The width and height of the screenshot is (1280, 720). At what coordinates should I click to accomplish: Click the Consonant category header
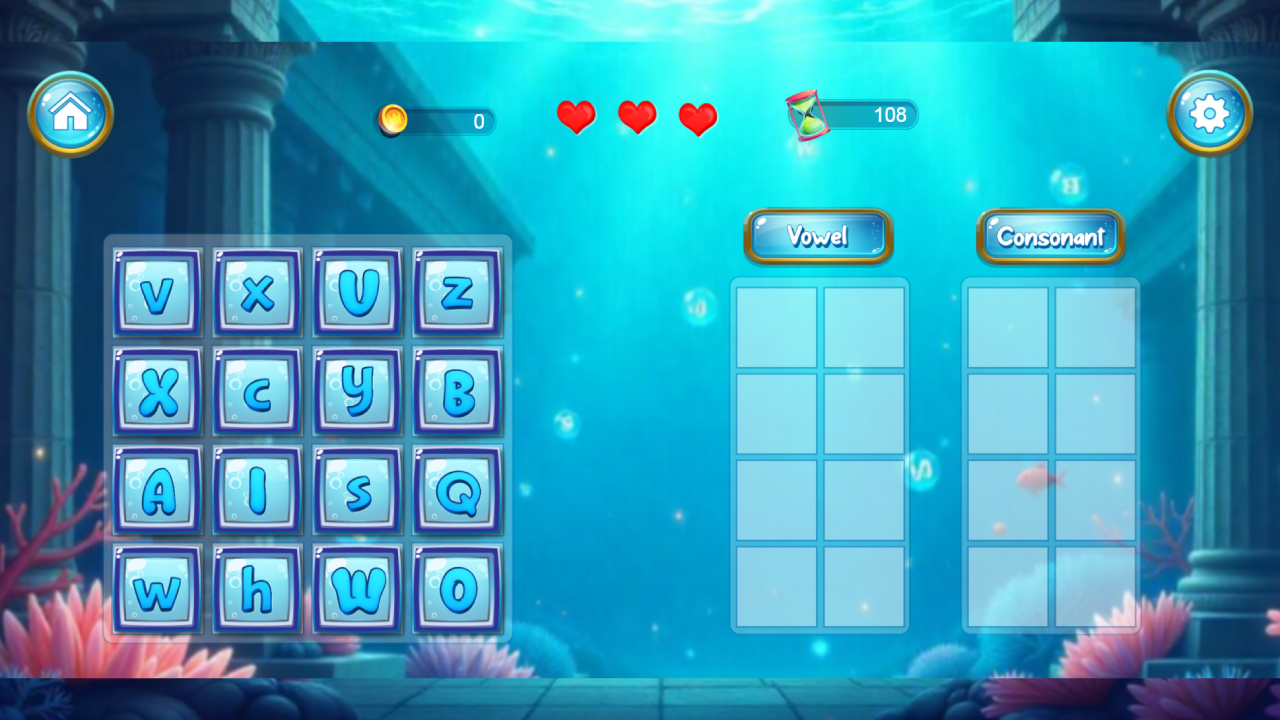pyautogui.click(x=1051, y=236)
